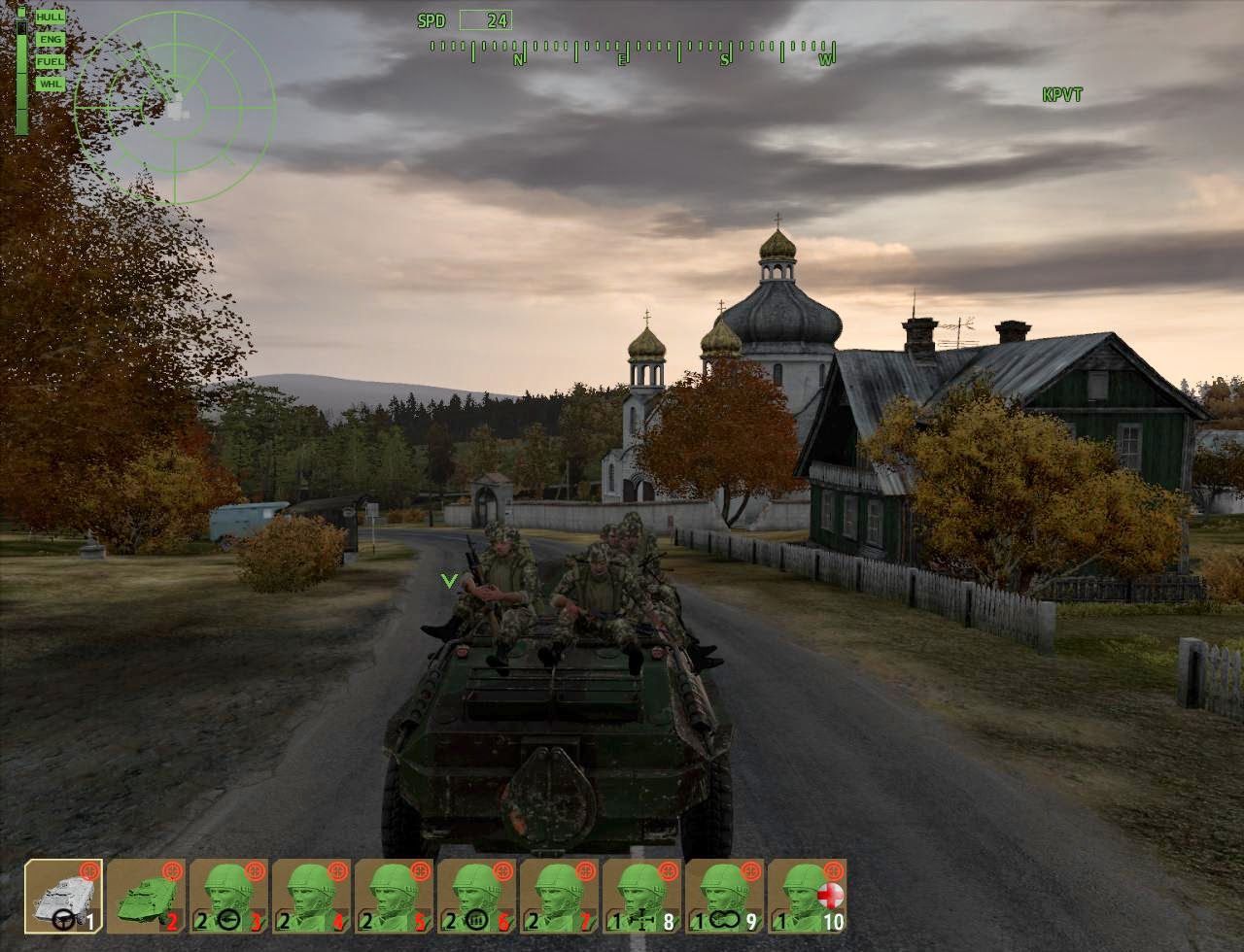Click the circular radar display top left
Viewport: 1244px width, 952px height.
point(177,107)
